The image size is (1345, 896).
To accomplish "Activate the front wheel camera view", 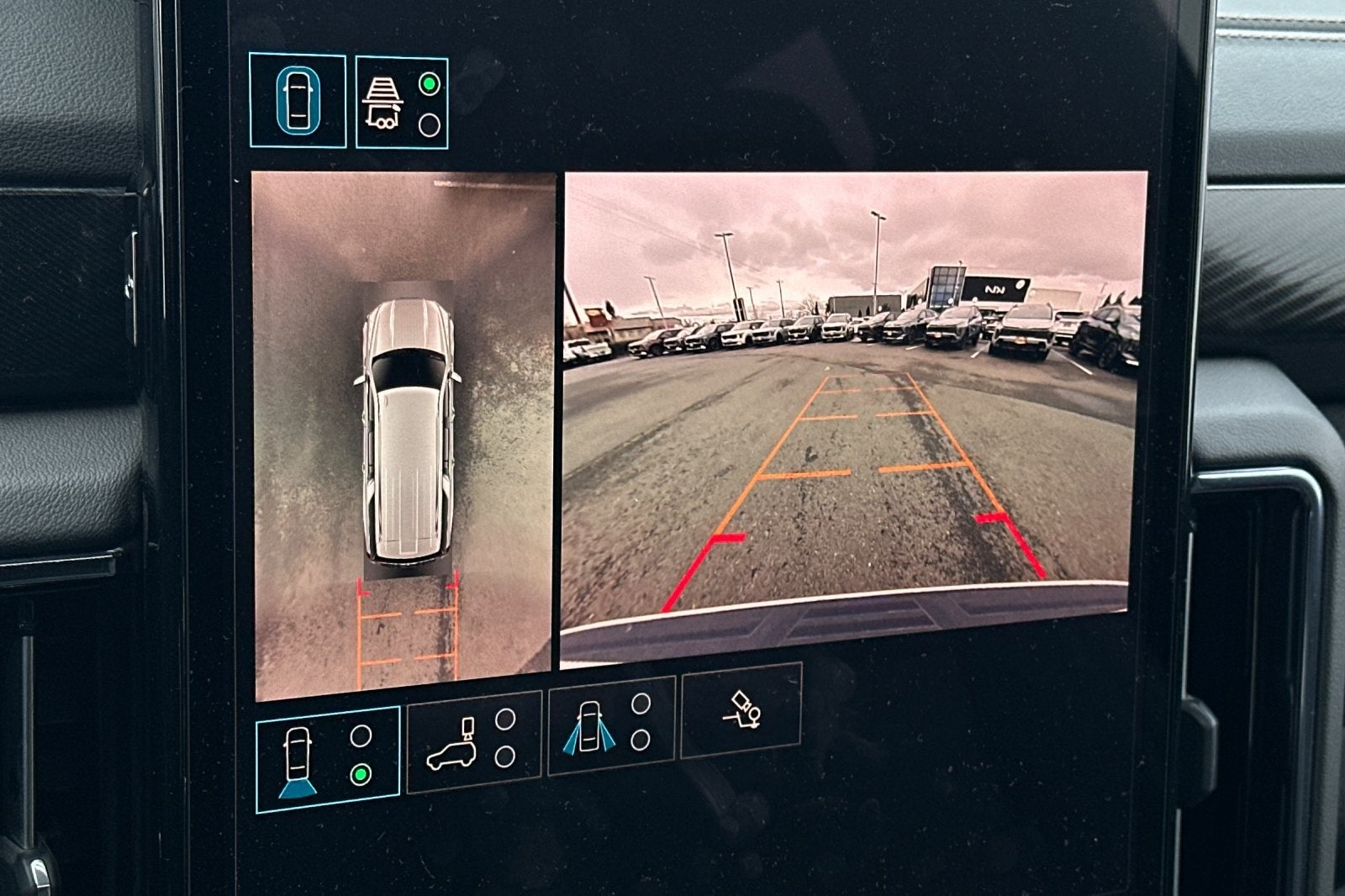I will [x=610, y=725].
